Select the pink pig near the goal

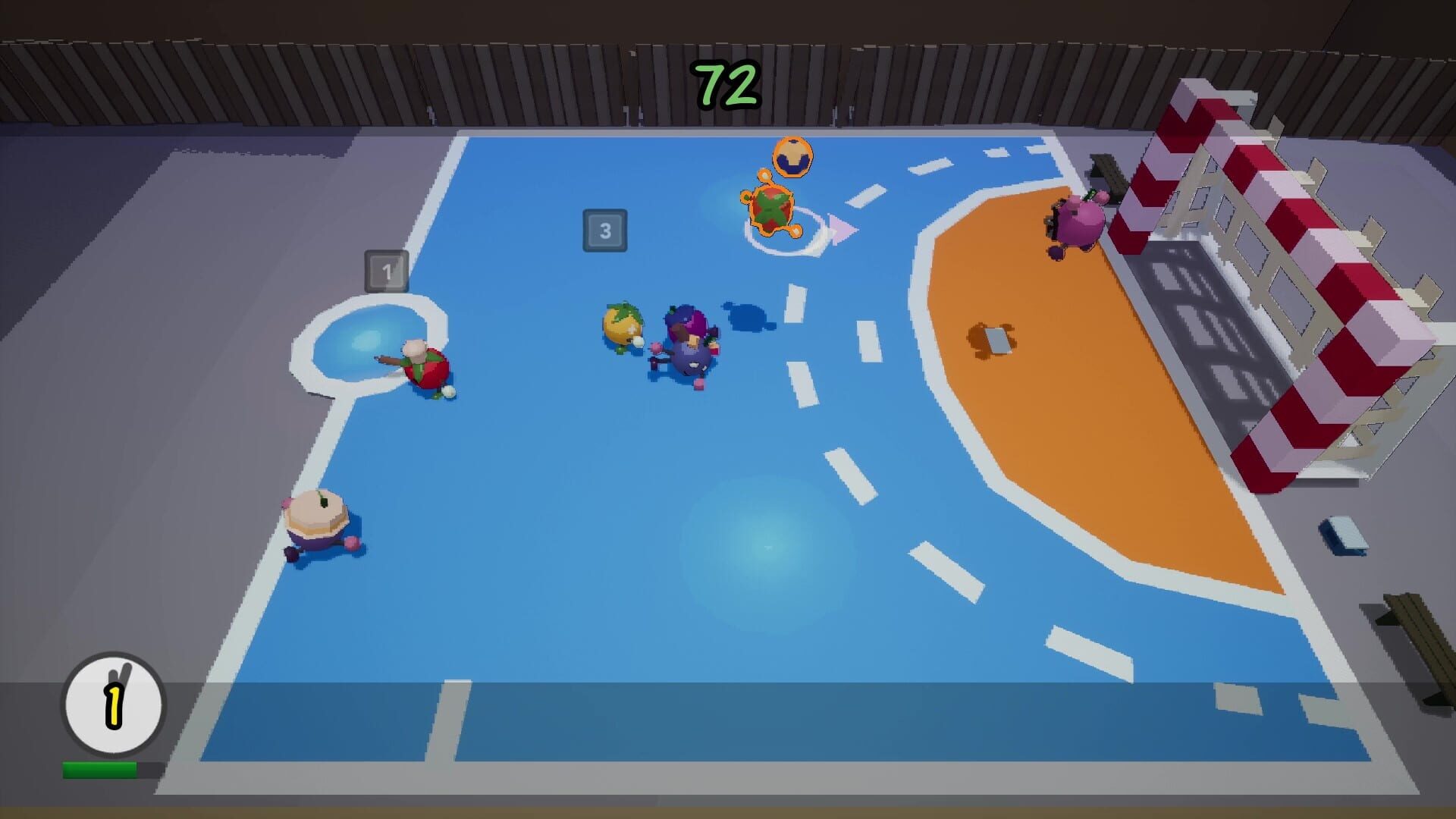tap(1077, 224)
